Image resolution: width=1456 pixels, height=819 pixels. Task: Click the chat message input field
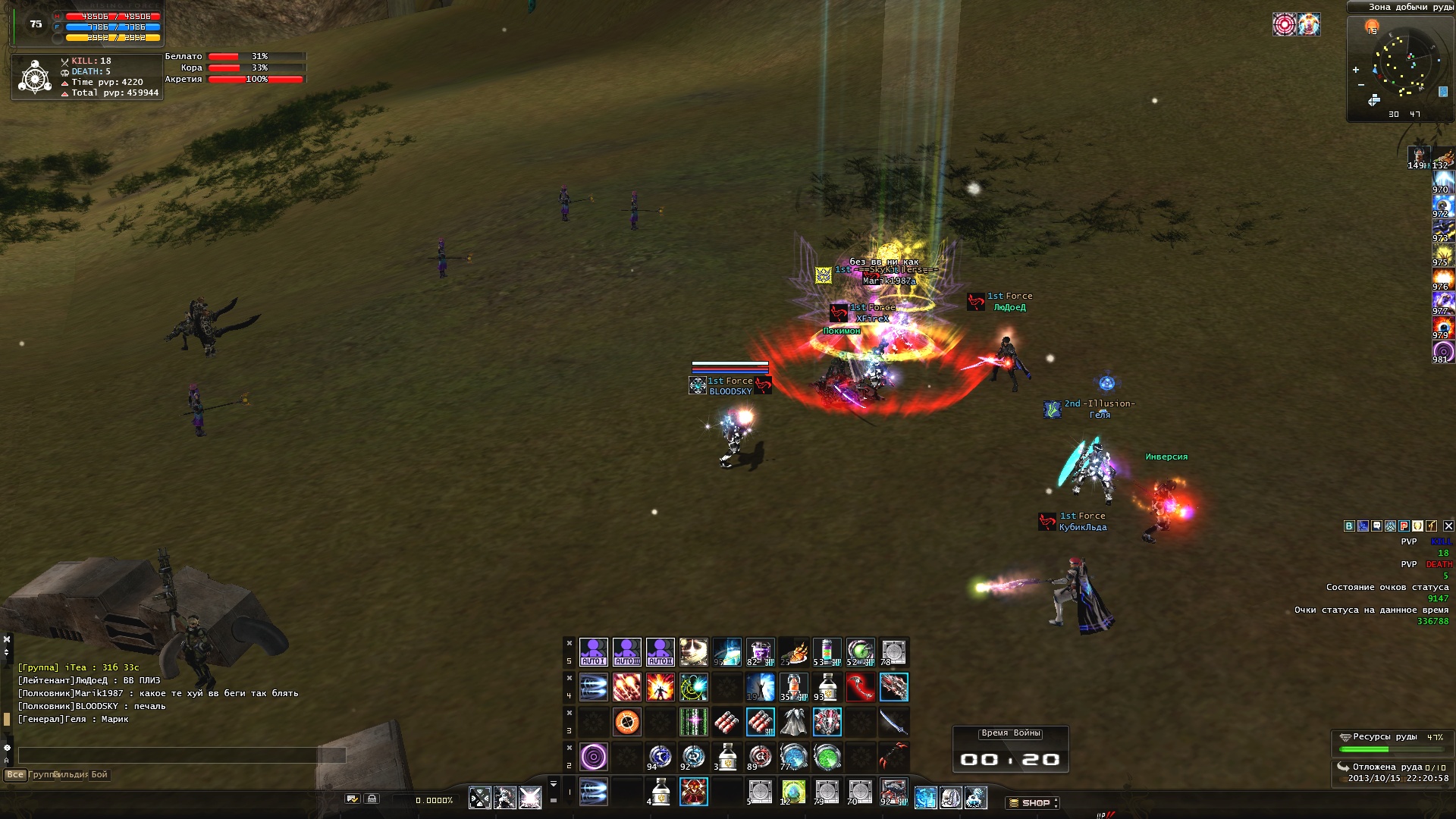182,755
